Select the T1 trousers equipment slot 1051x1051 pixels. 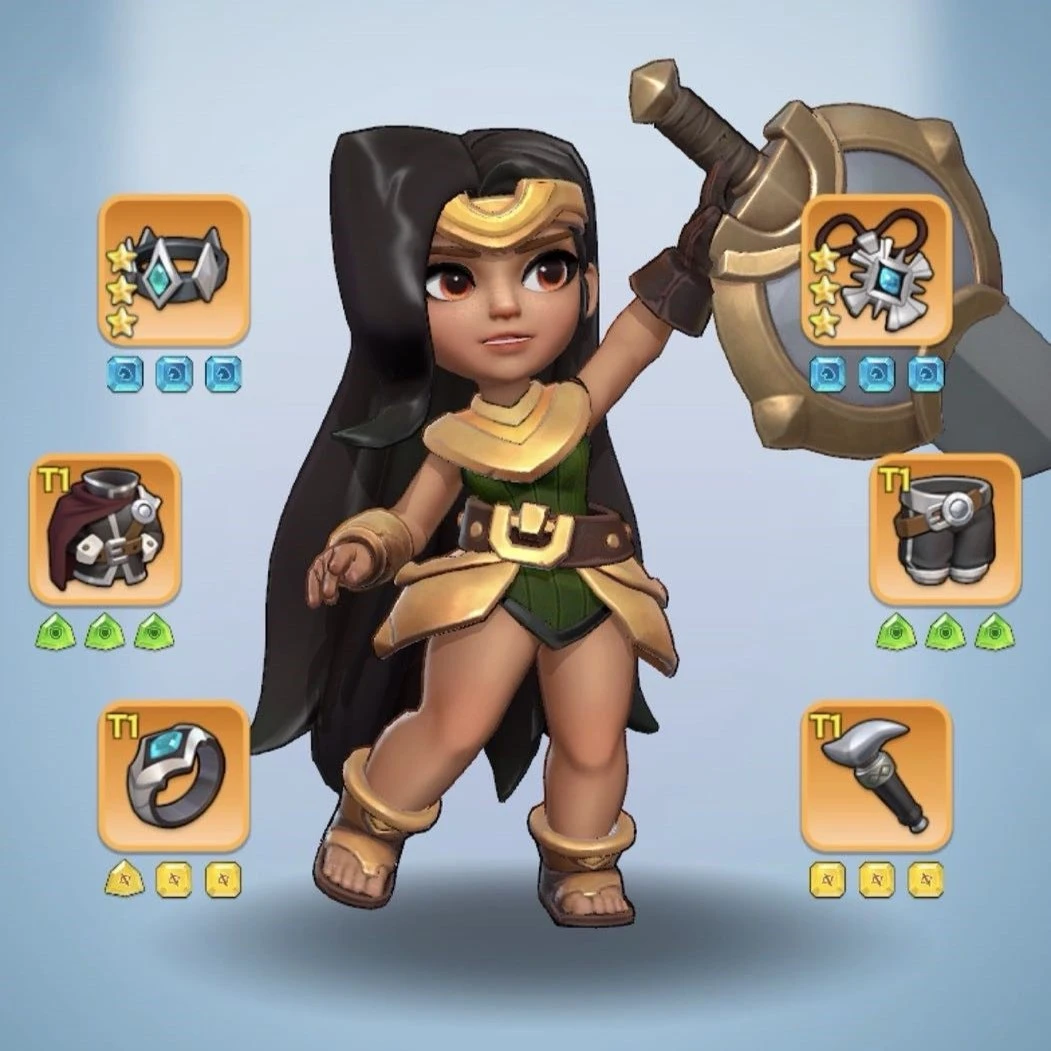click(x=945, y=529)
